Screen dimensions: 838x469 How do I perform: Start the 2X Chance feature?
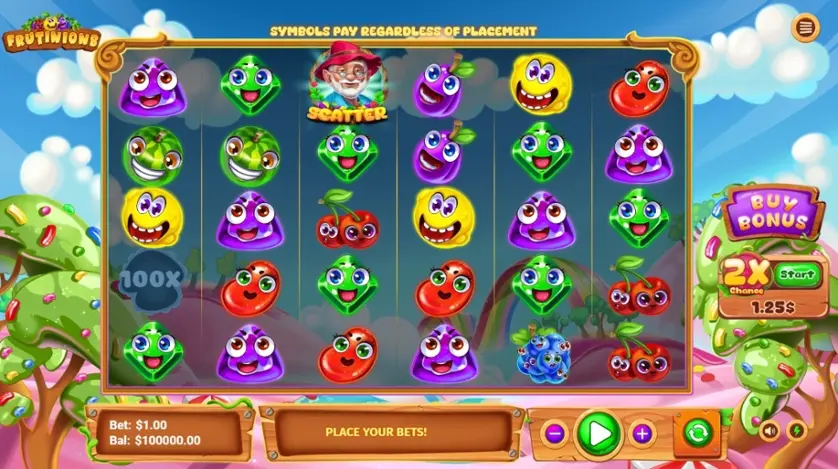[x=796, y=271]
